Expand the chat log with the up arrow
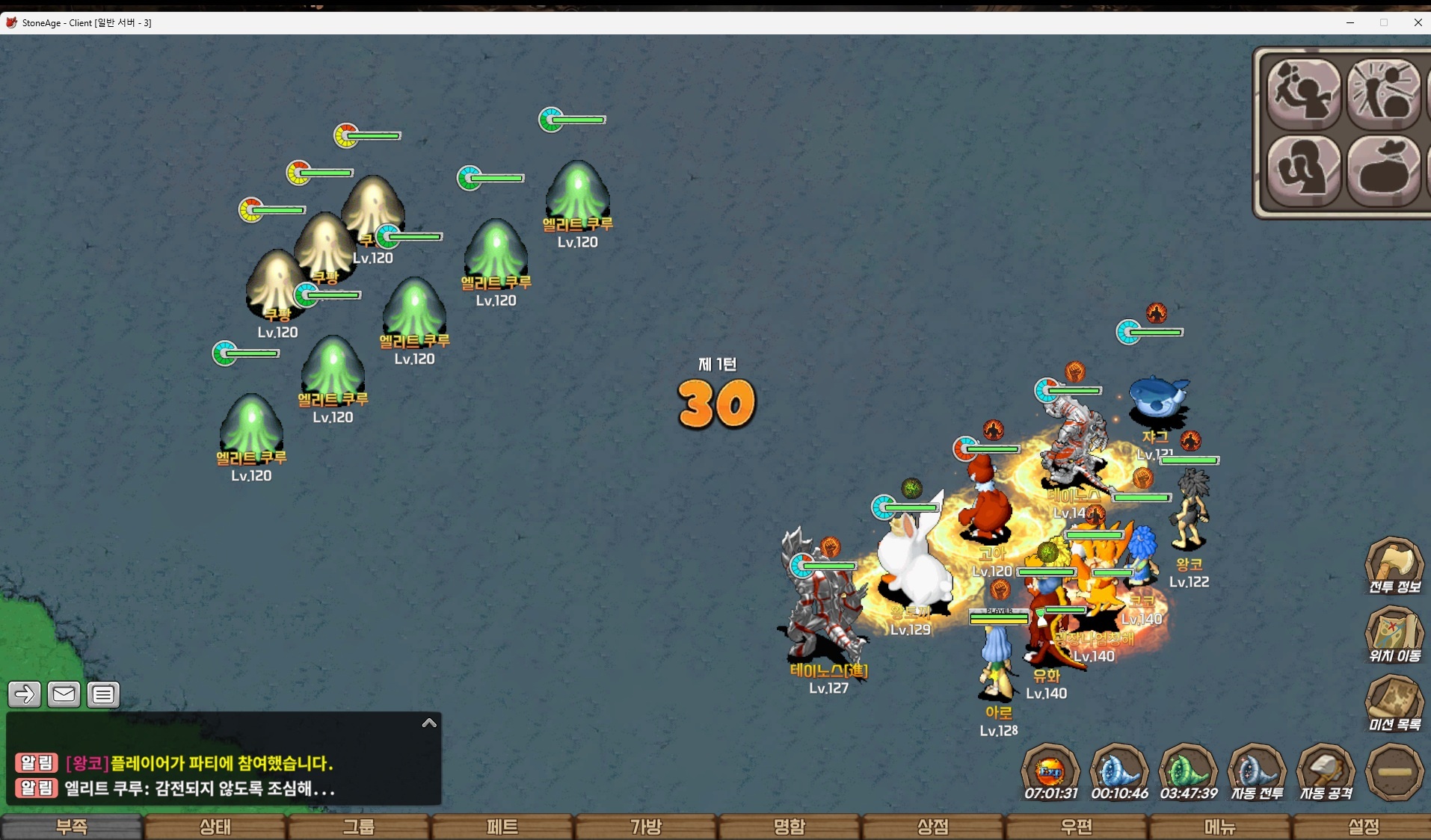The height and width of the screenshot is (840, 1431). click(429, 723)
